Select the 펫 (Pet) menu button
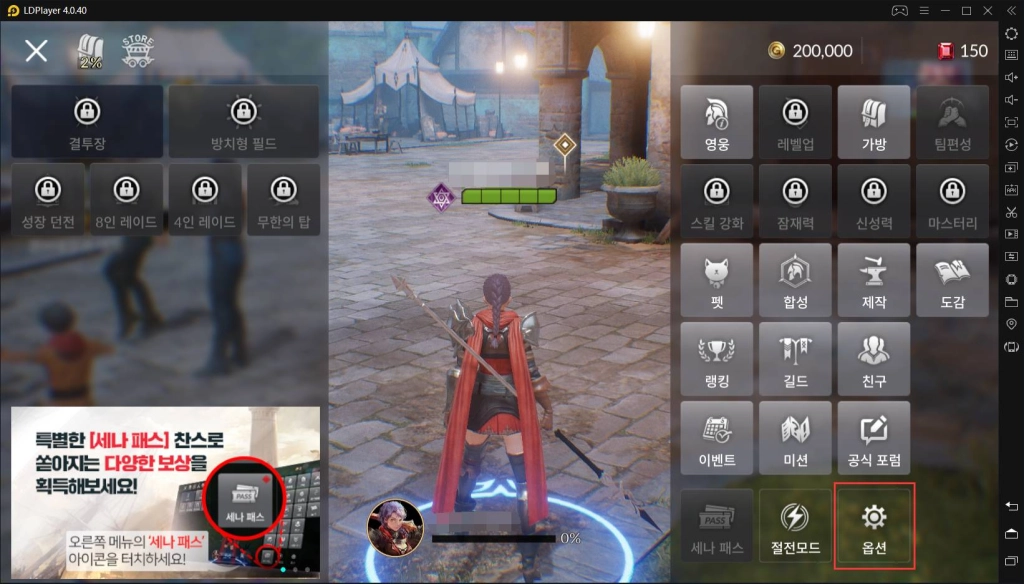 coord(716,280)
